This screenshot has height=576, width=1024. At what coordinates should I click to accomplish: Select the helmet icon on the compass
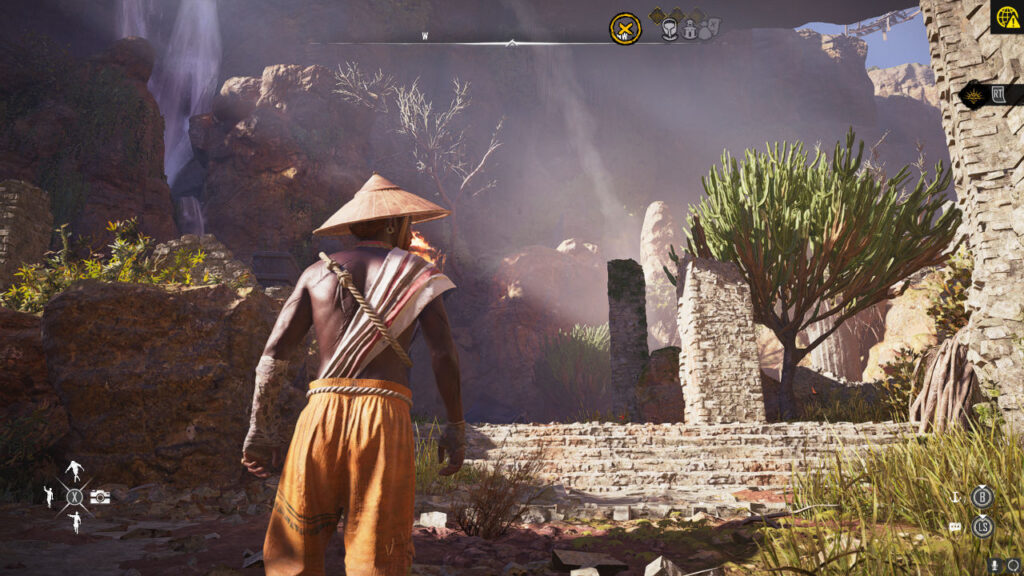[x=669, y=29]
